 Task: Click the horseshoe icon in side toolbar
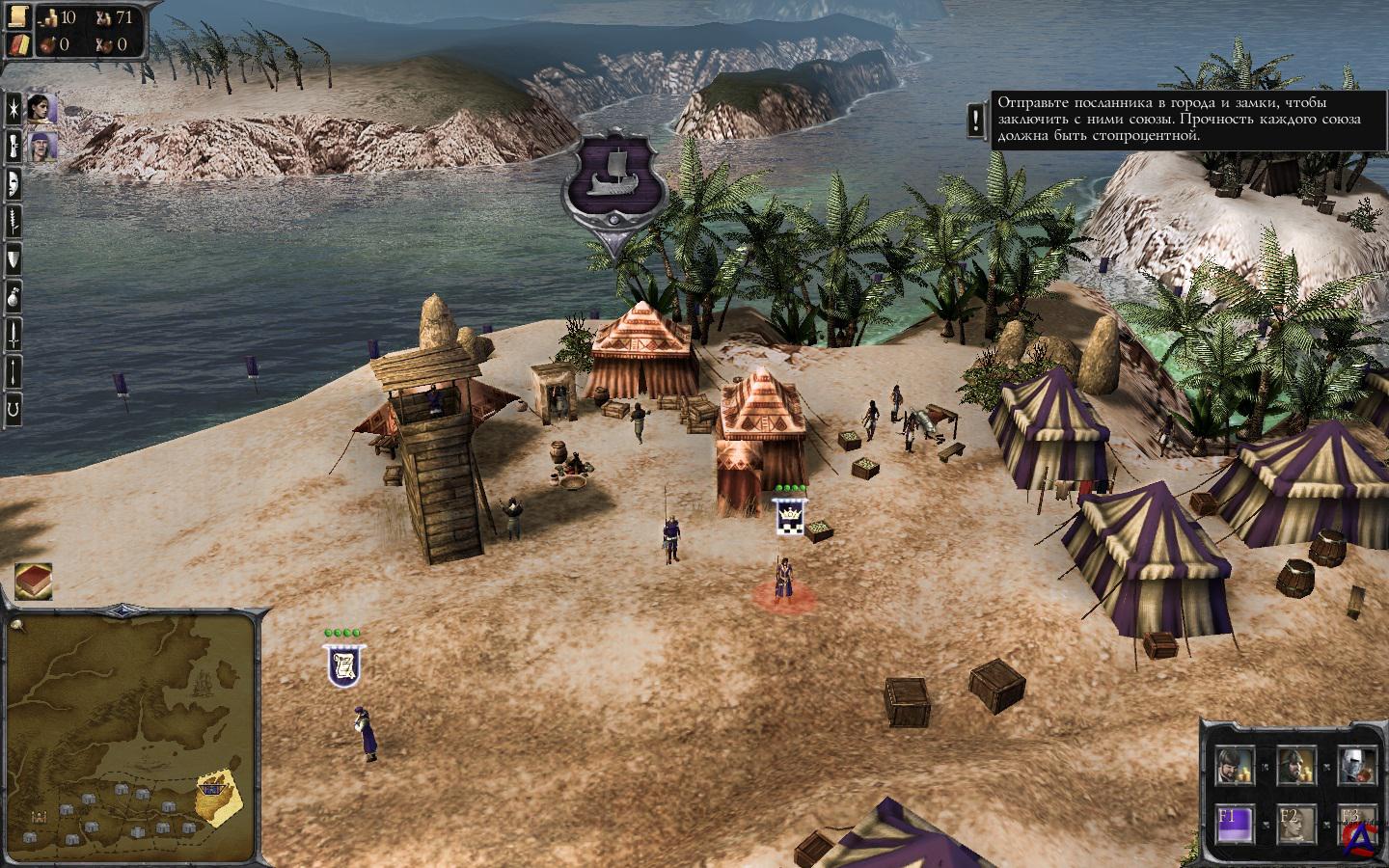14,408
